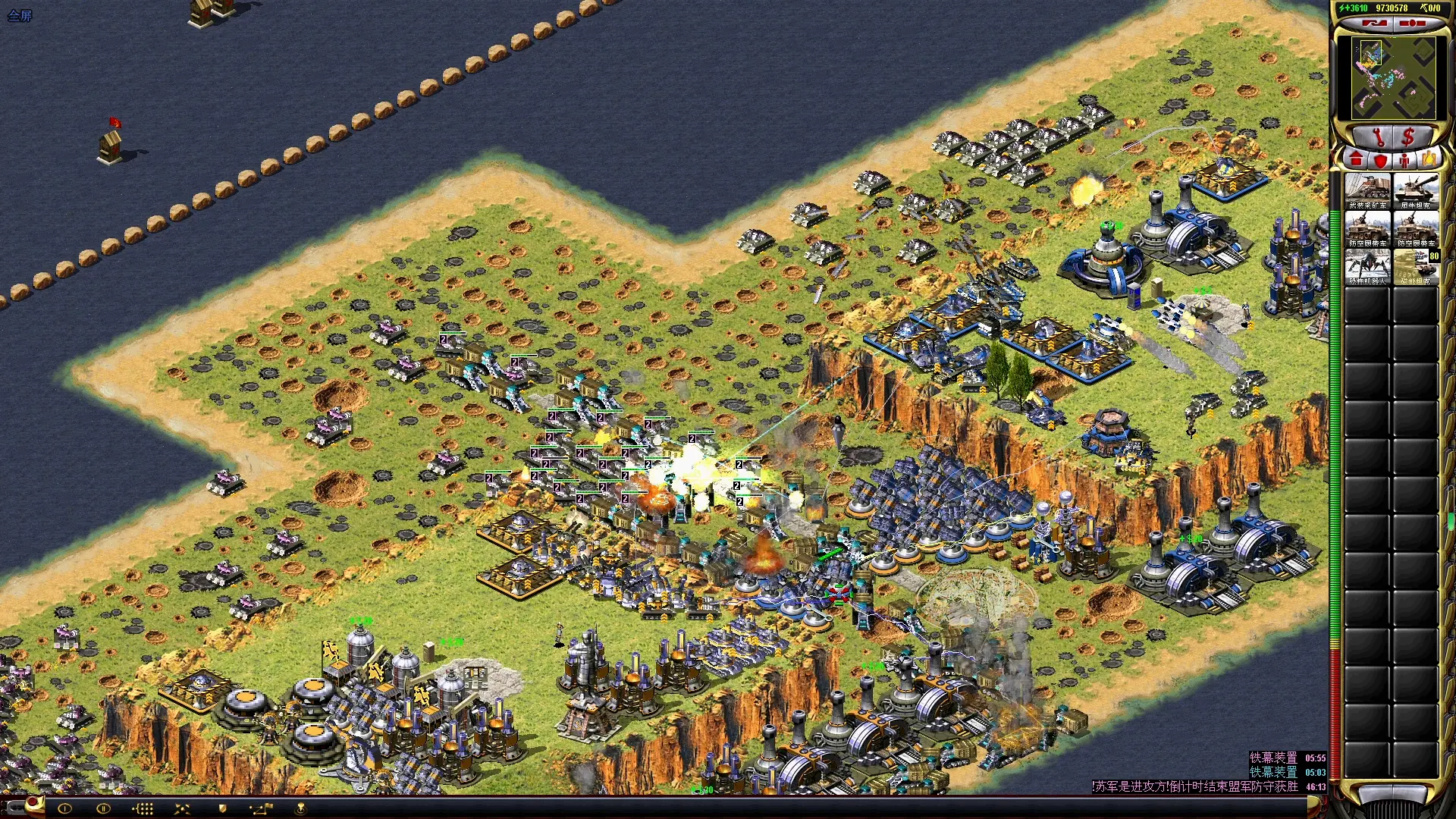
Task: Toggle waypoint planning mode flag icon
Action: 261,808
